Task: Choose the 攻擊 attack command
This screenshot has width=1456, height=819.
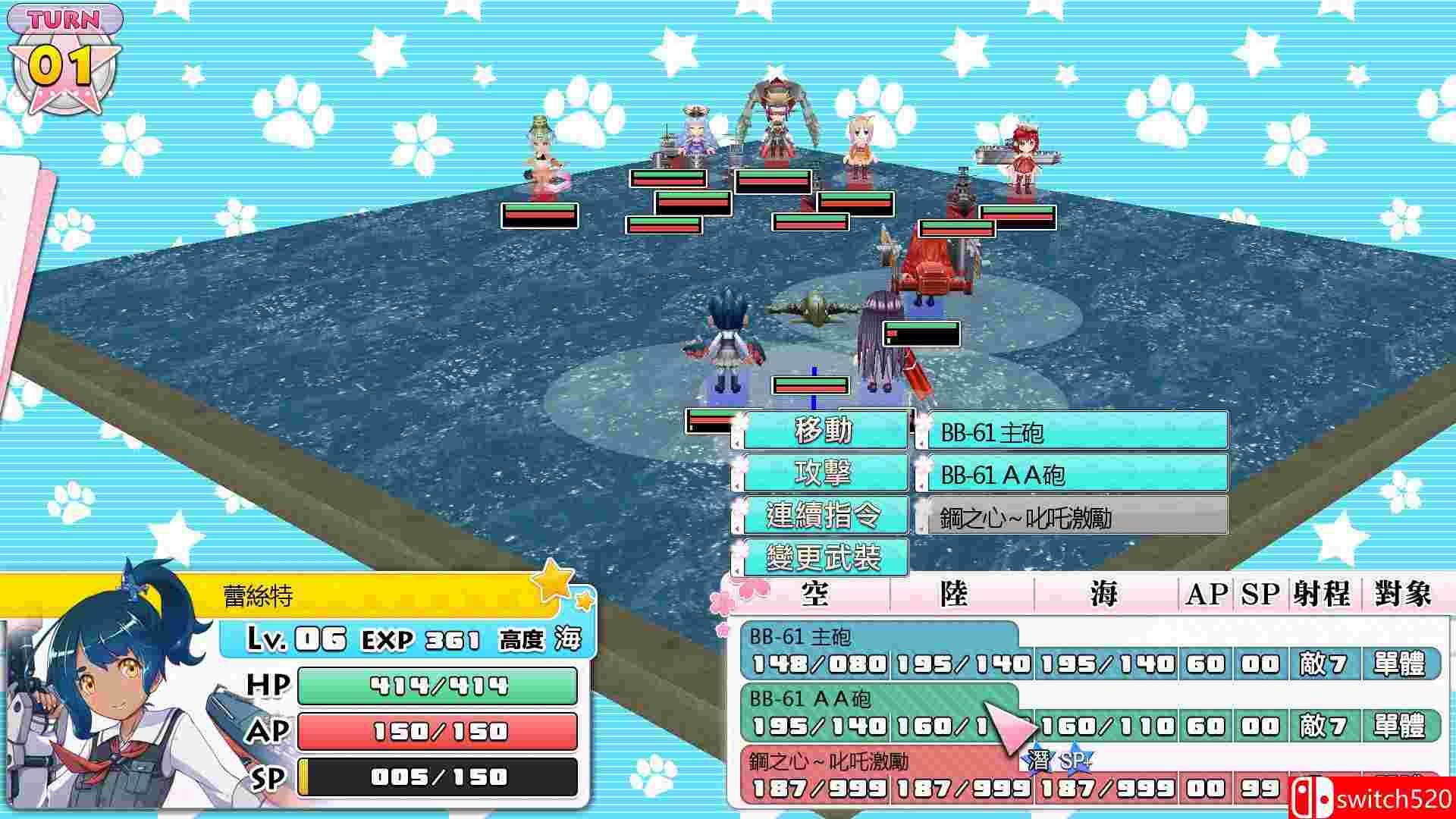Action: click(824, 473)
